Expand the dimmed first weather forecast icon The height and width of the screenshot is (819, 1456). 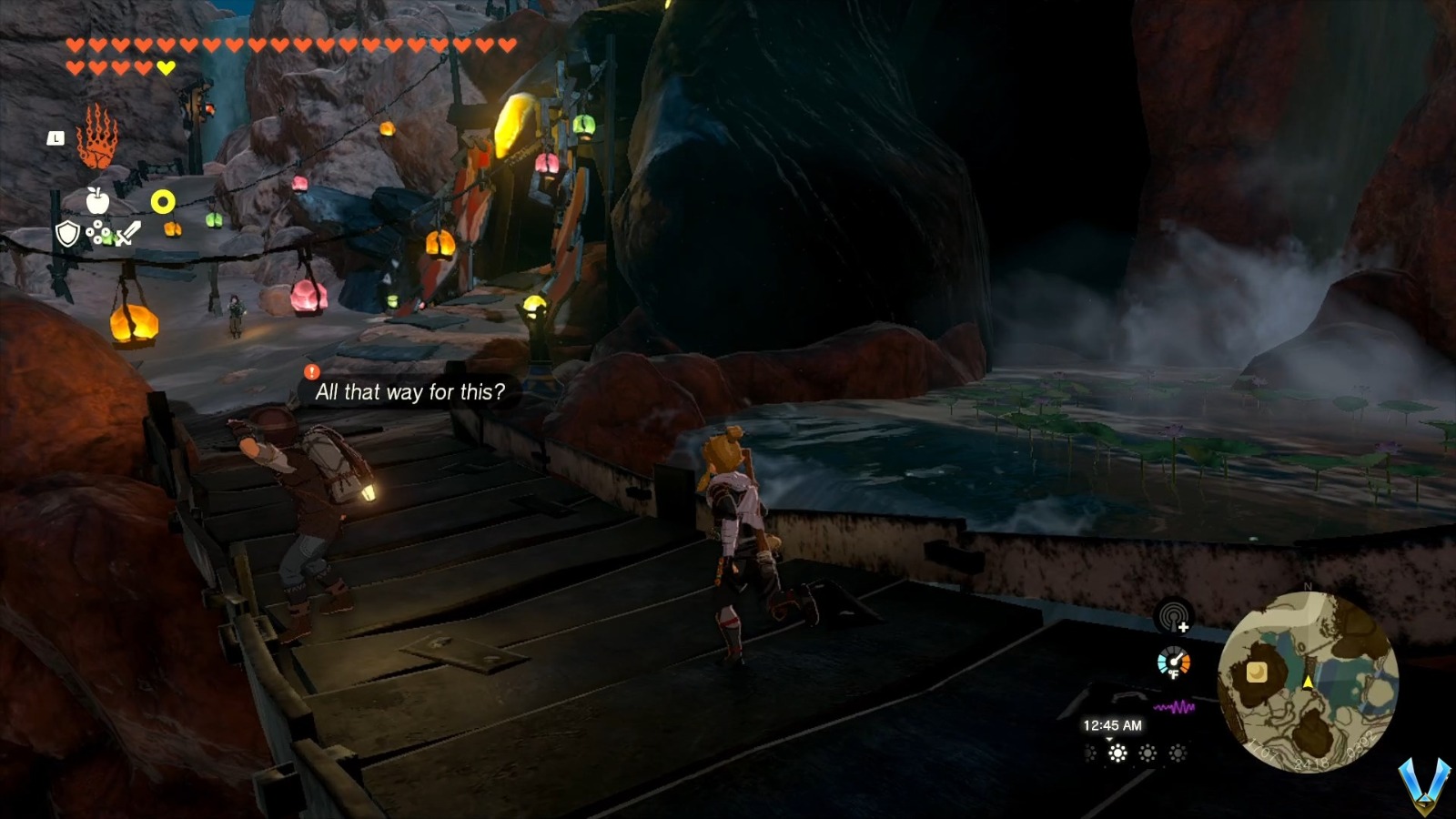[x=1089, y=752]
